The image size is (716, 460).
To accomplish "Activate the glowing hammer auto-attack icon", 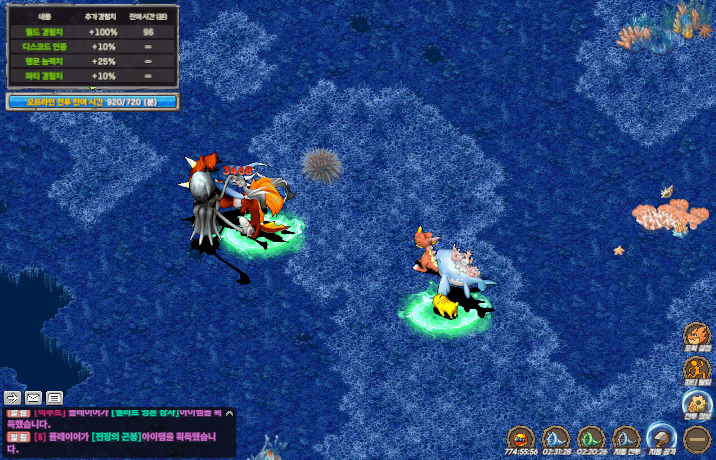I will tap(660, 437).
